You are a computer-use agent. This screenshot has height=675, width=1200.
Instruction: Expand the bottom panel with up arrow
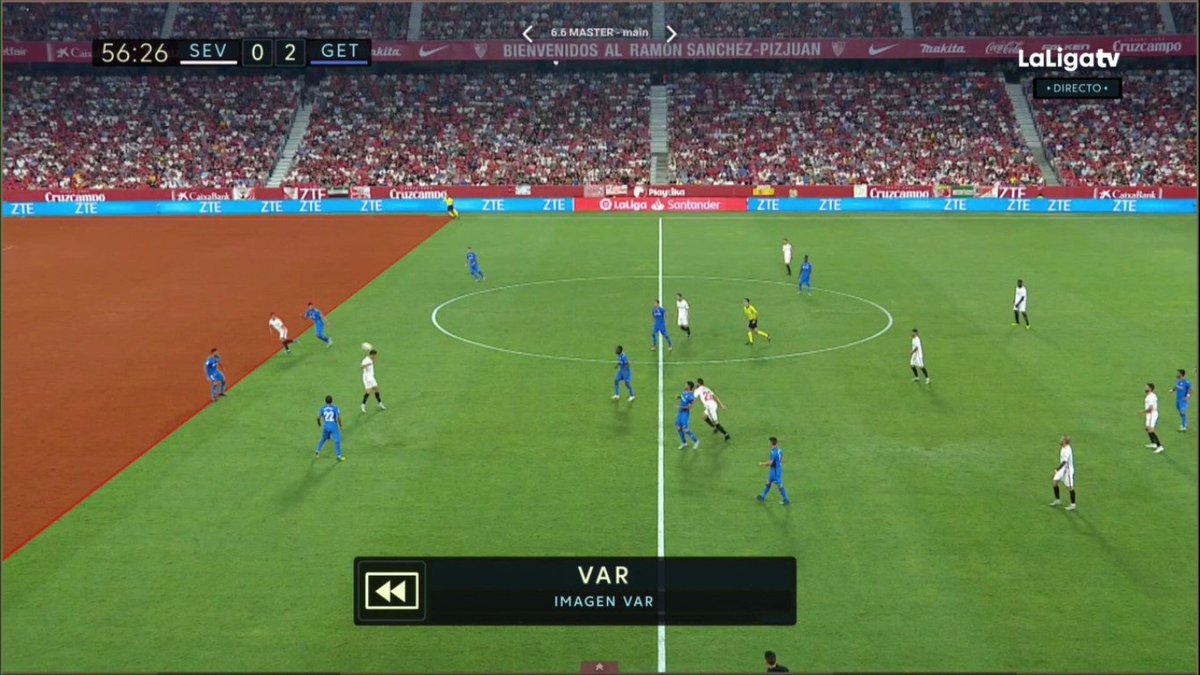tap(599, 666)
